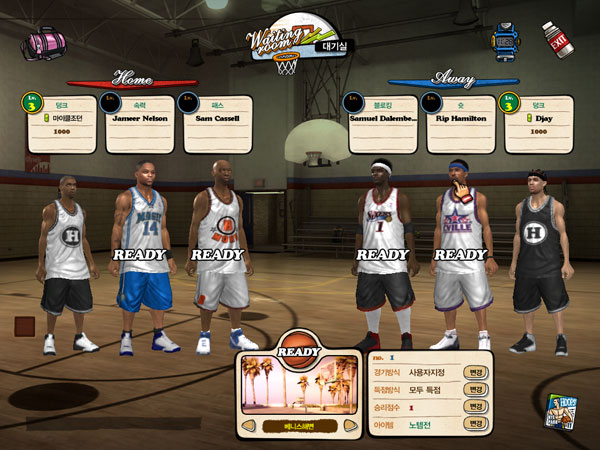Select Samuel Dalembert's player card
Screen dimensions: 600x450
pyautogui.click(x=383, y=124)
